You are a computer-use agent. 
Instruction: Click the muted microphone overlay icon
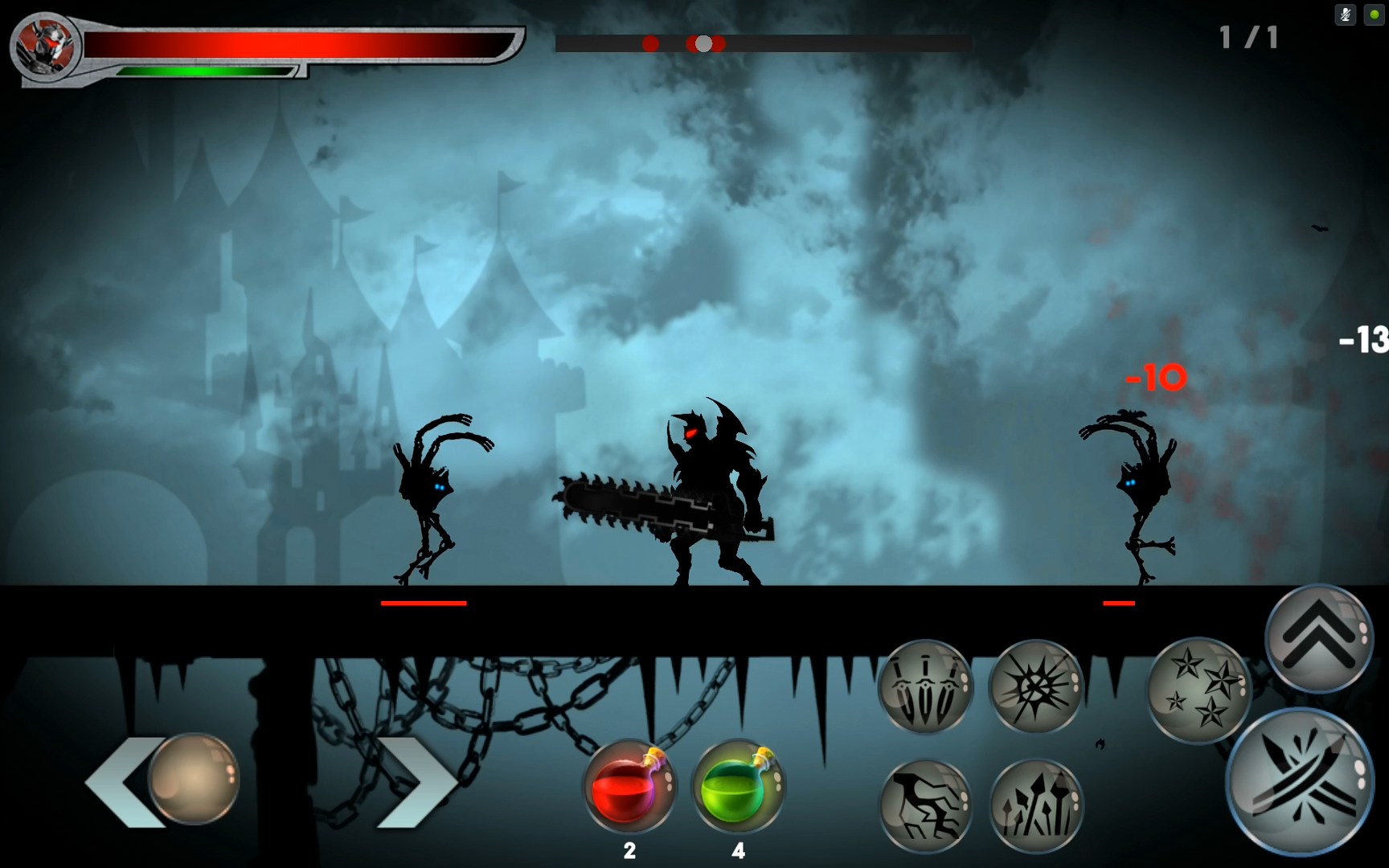[1345, 15]
